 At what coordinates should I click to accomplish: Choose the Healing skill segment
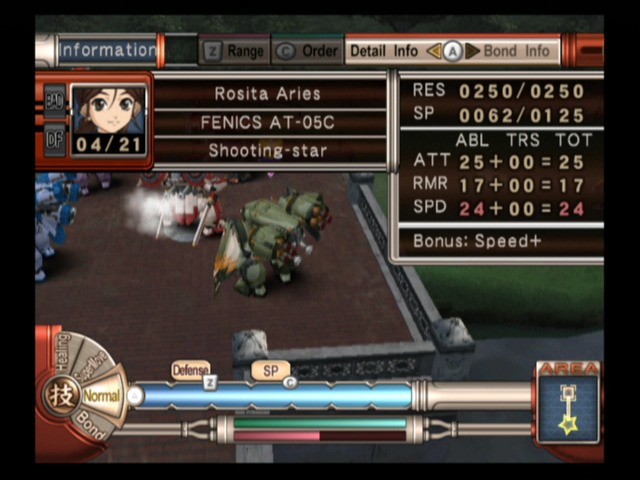pos(62,354)
